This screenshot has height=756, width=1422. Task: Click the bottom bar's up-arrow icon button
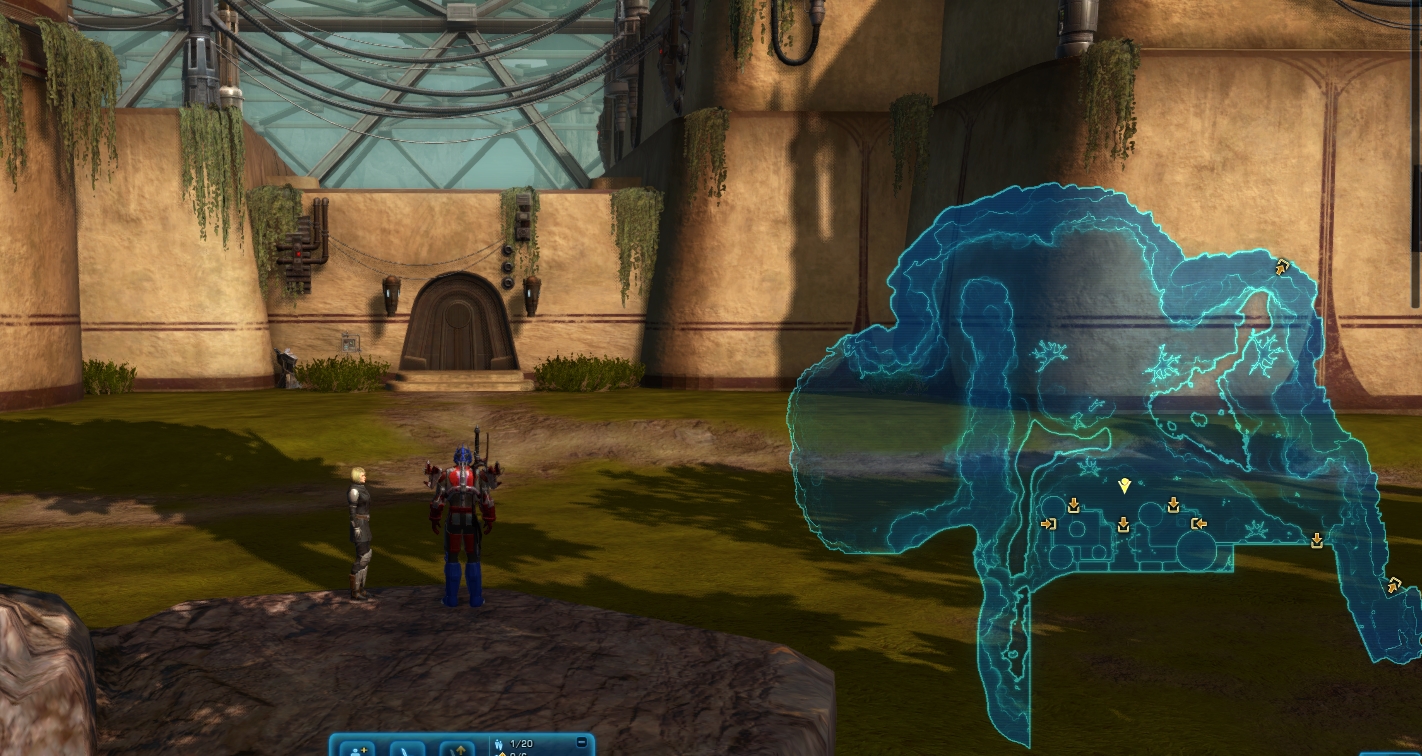pyautogui.click(x=457, y=748)
